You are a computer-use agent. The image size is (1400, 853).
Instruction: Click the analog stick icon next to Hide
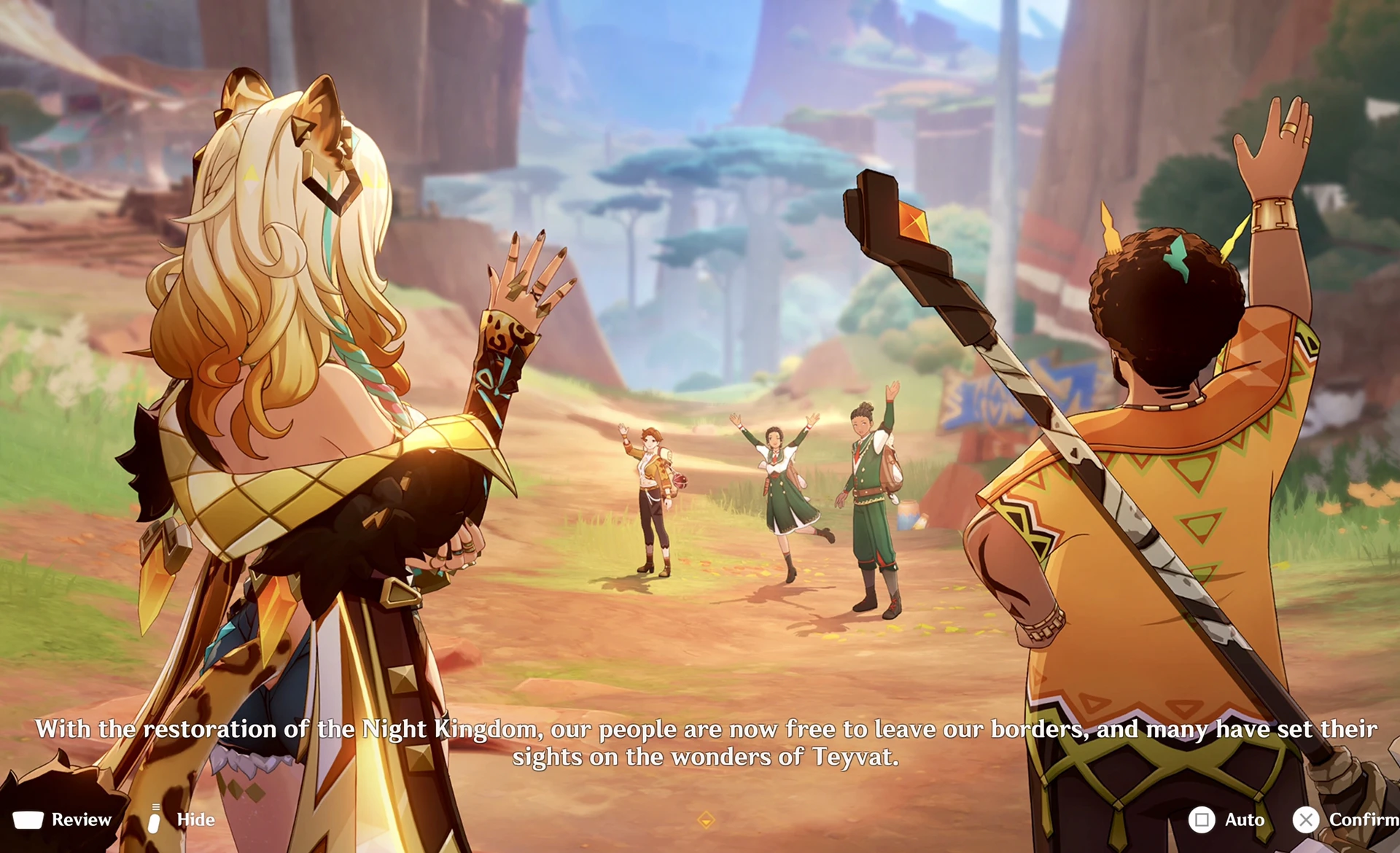155,819
